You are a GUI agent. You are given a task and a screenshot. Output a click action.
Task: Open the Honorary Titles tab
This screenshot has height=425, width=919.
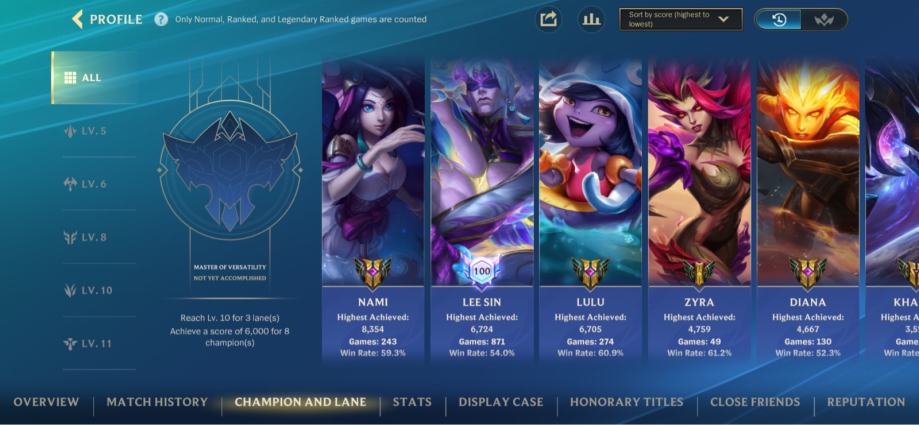click(626, 402)
